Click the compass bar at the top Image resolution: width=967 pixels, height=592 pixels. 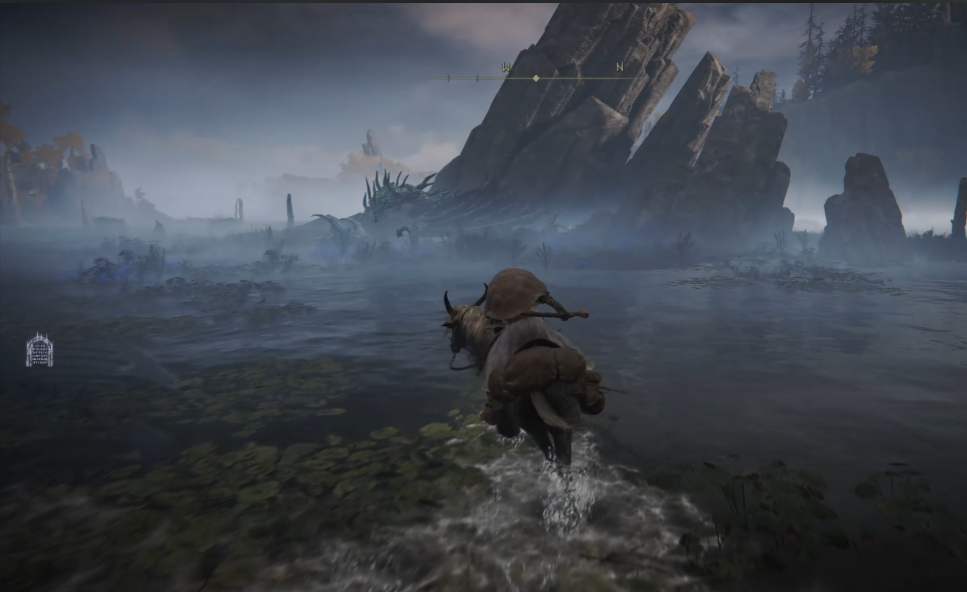tap(536, 76)
